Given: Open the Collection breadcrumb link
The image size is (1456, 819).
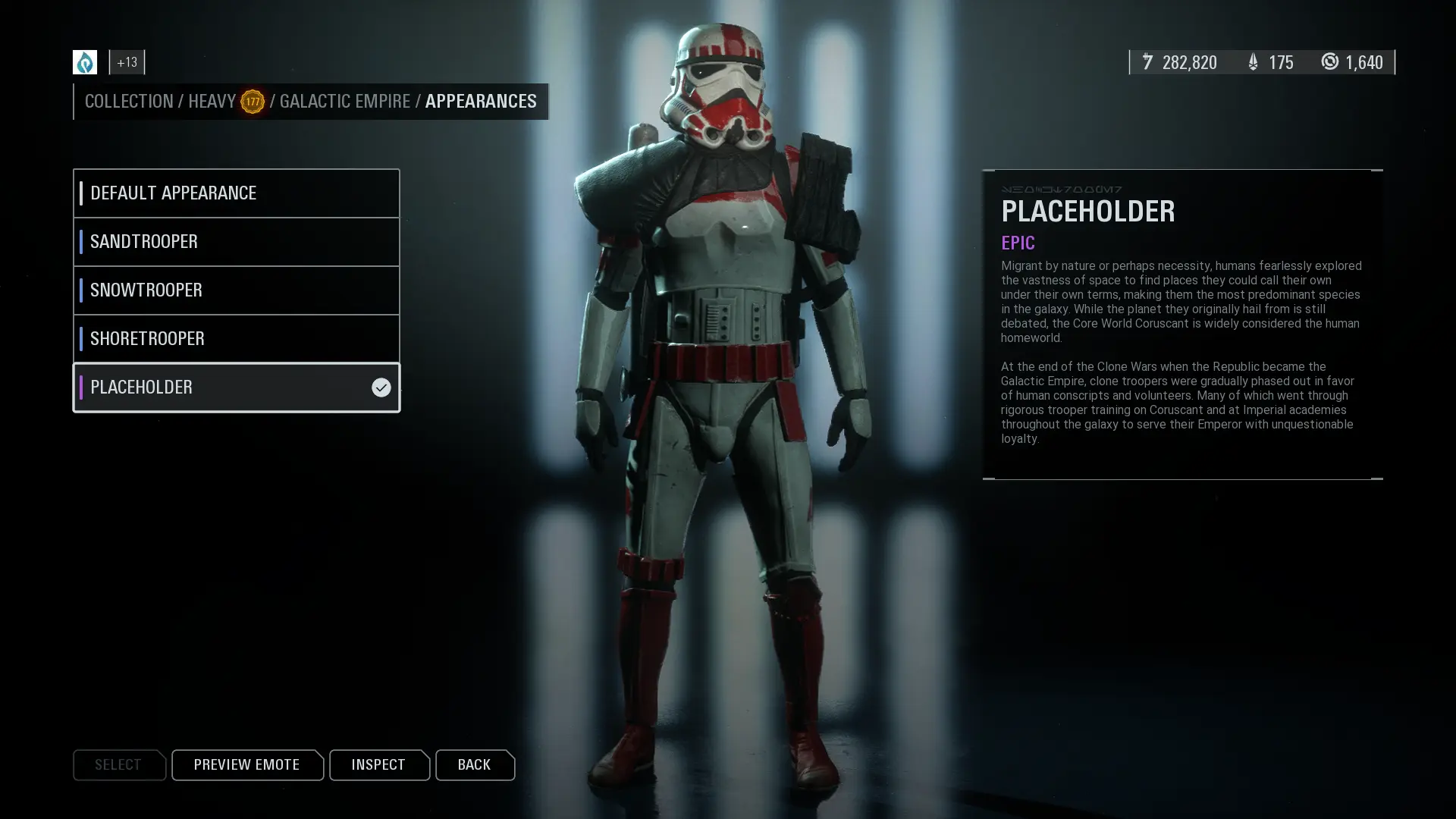Looking at the screenshot, I should point(129,102).
